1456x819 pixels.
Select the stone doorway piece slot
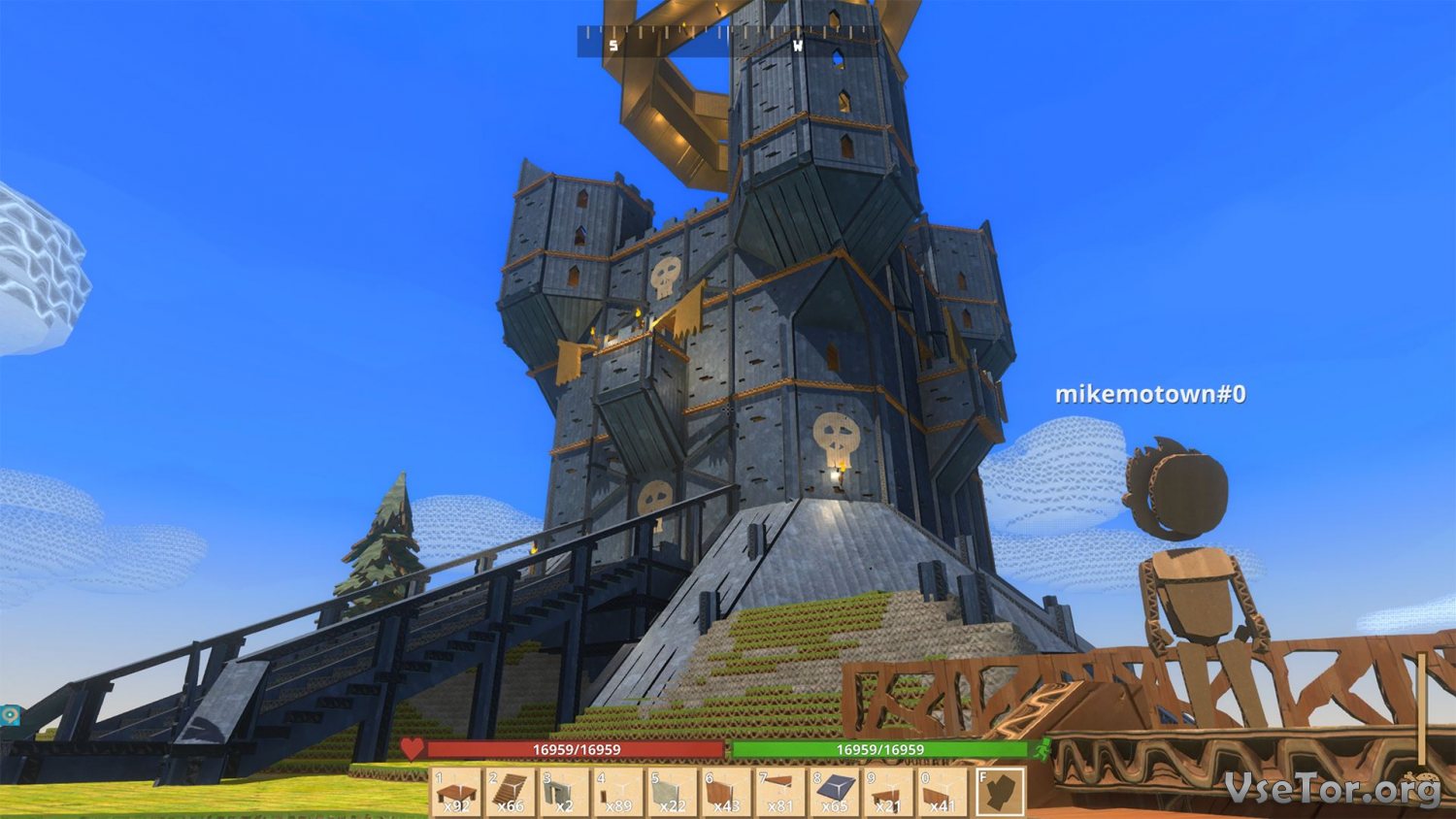coord(565,792)
